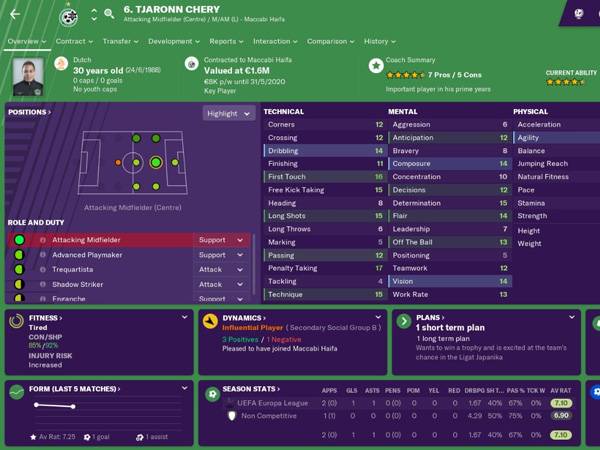Show the Reports menu

(x=225, y=42)
